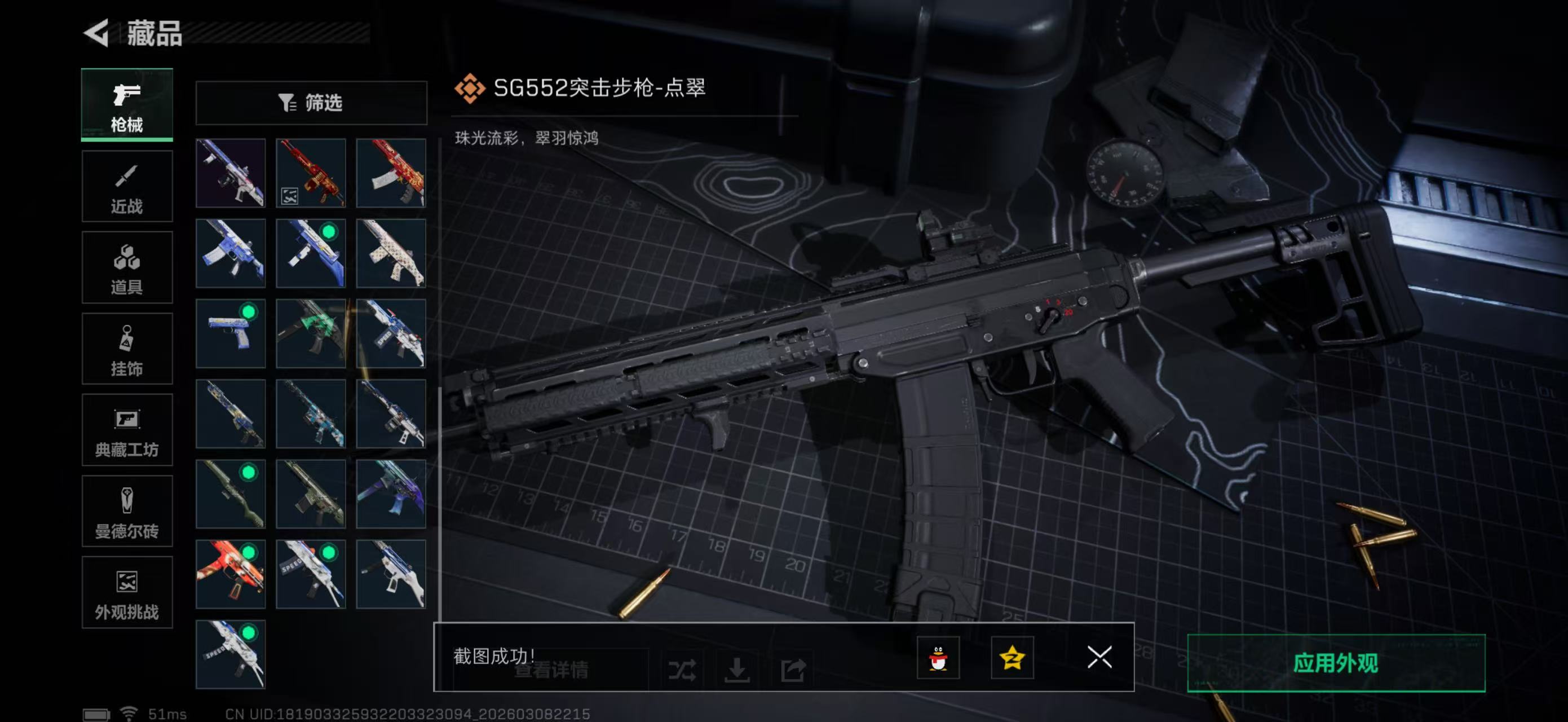
Task: Open the 近战 melee weapons category
Action: [x=127, y=186]
